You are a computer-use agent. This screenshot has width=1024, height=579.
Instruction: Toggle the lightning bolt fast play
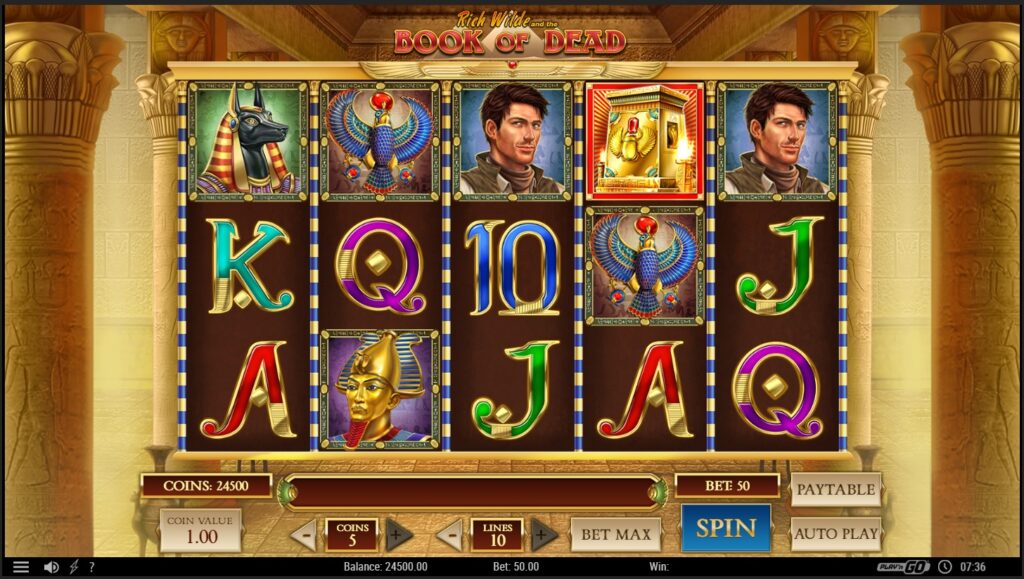(73, 567)
